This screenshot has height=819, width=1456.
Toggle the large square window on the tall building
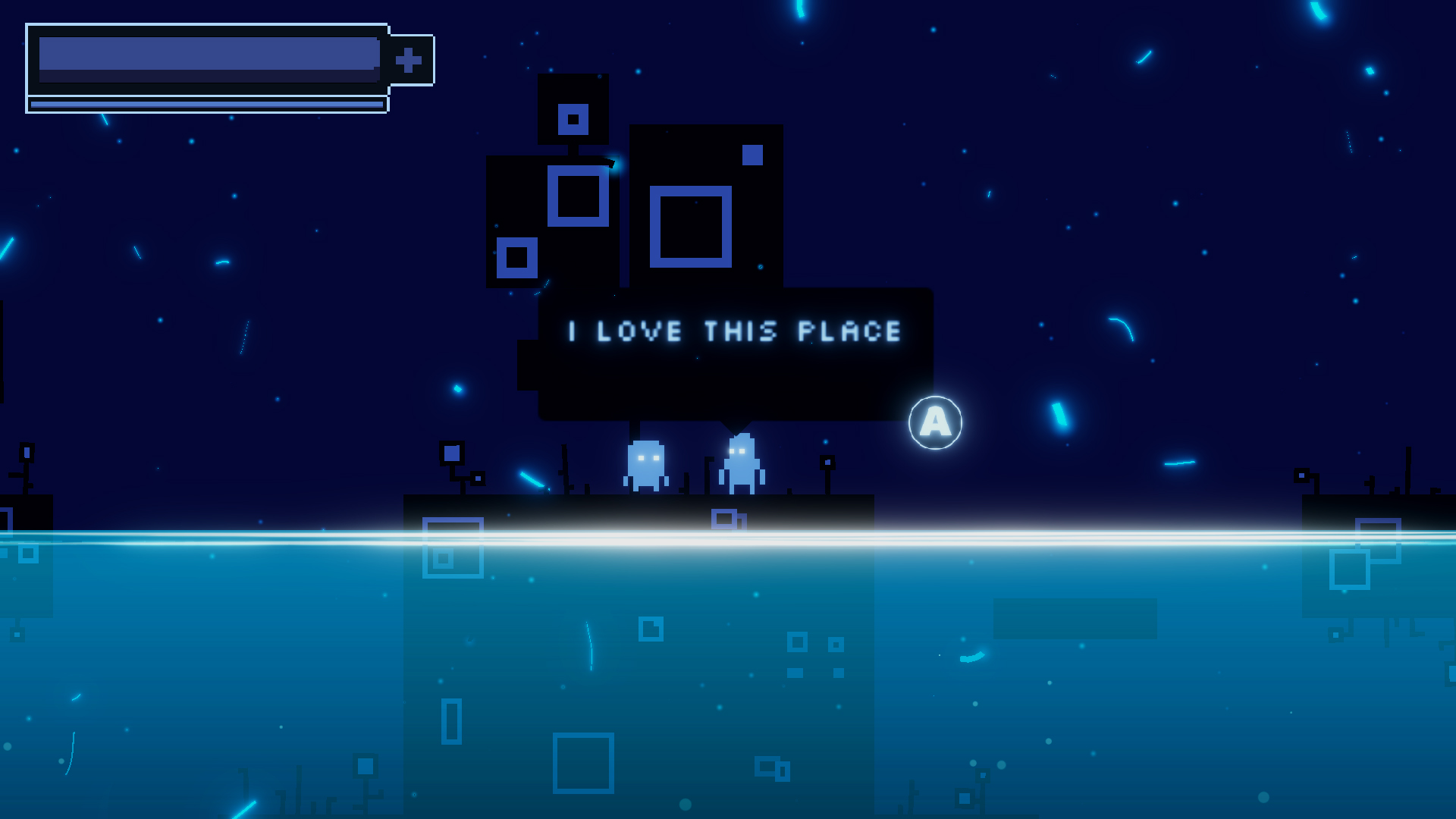tap(690, 227)
